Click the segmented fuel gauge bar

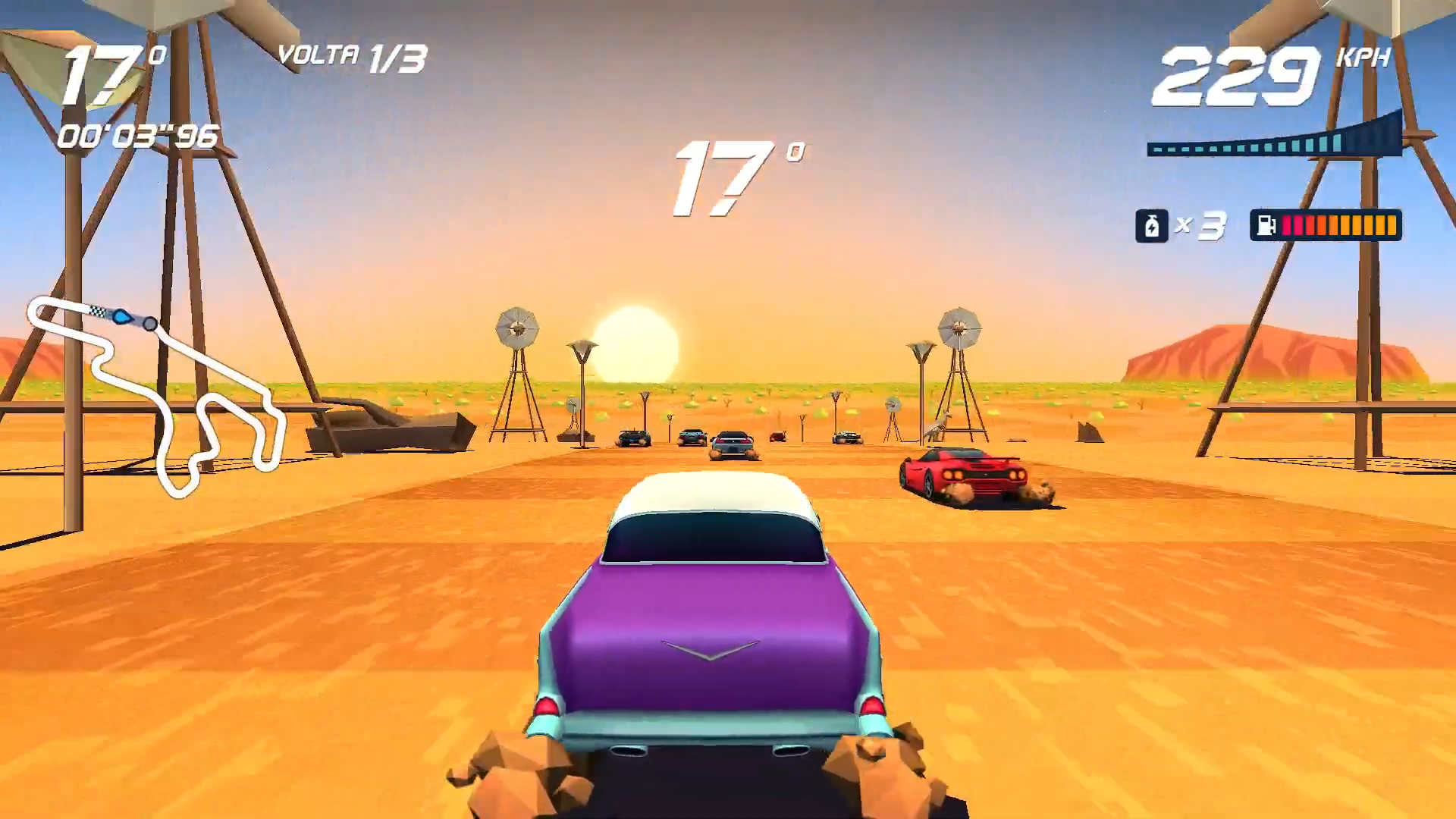pyautogui.click(x=1340, y=225)
